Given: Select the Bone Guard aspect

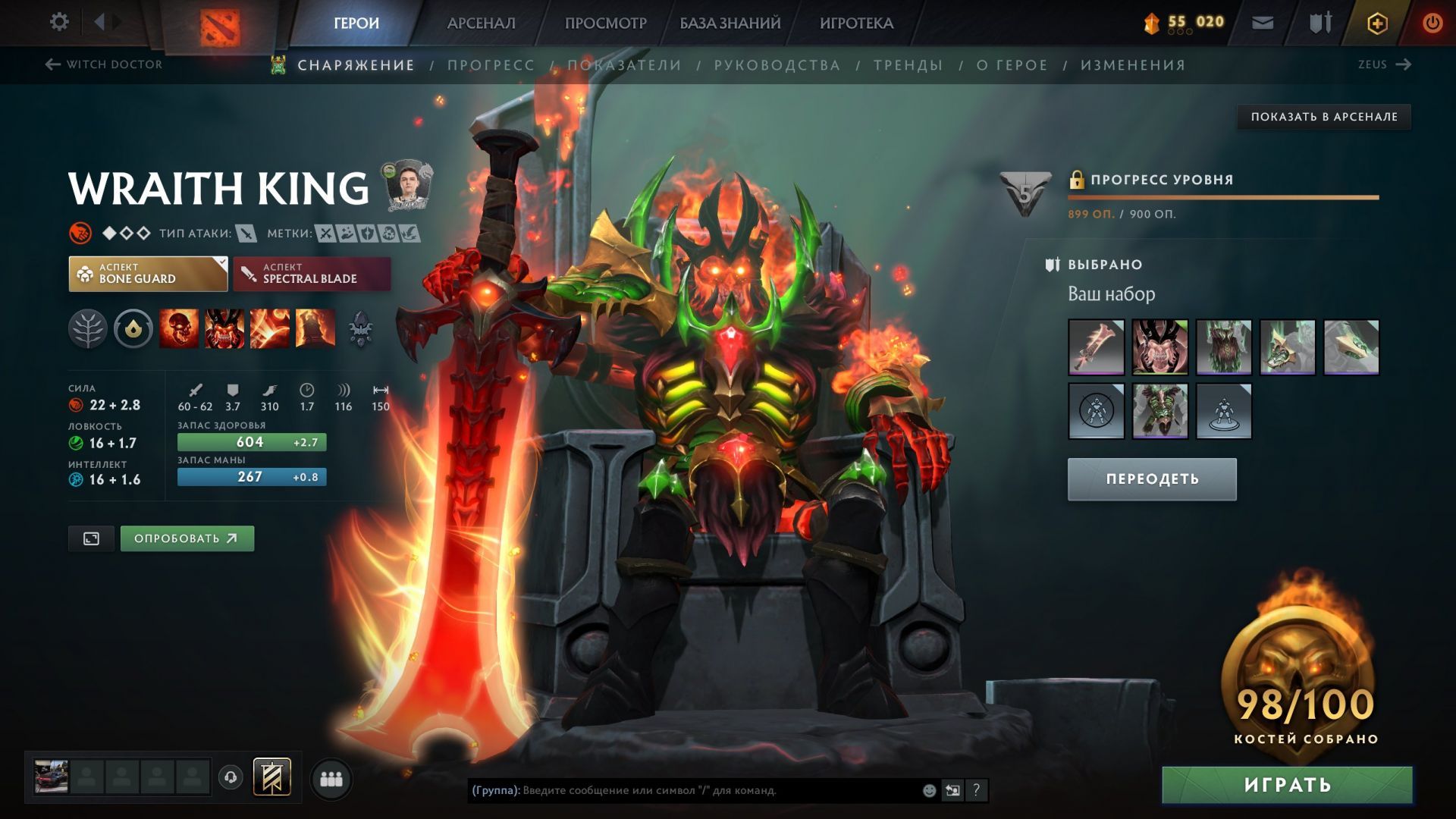Looking at the screenshot, I should pos(148,274).
